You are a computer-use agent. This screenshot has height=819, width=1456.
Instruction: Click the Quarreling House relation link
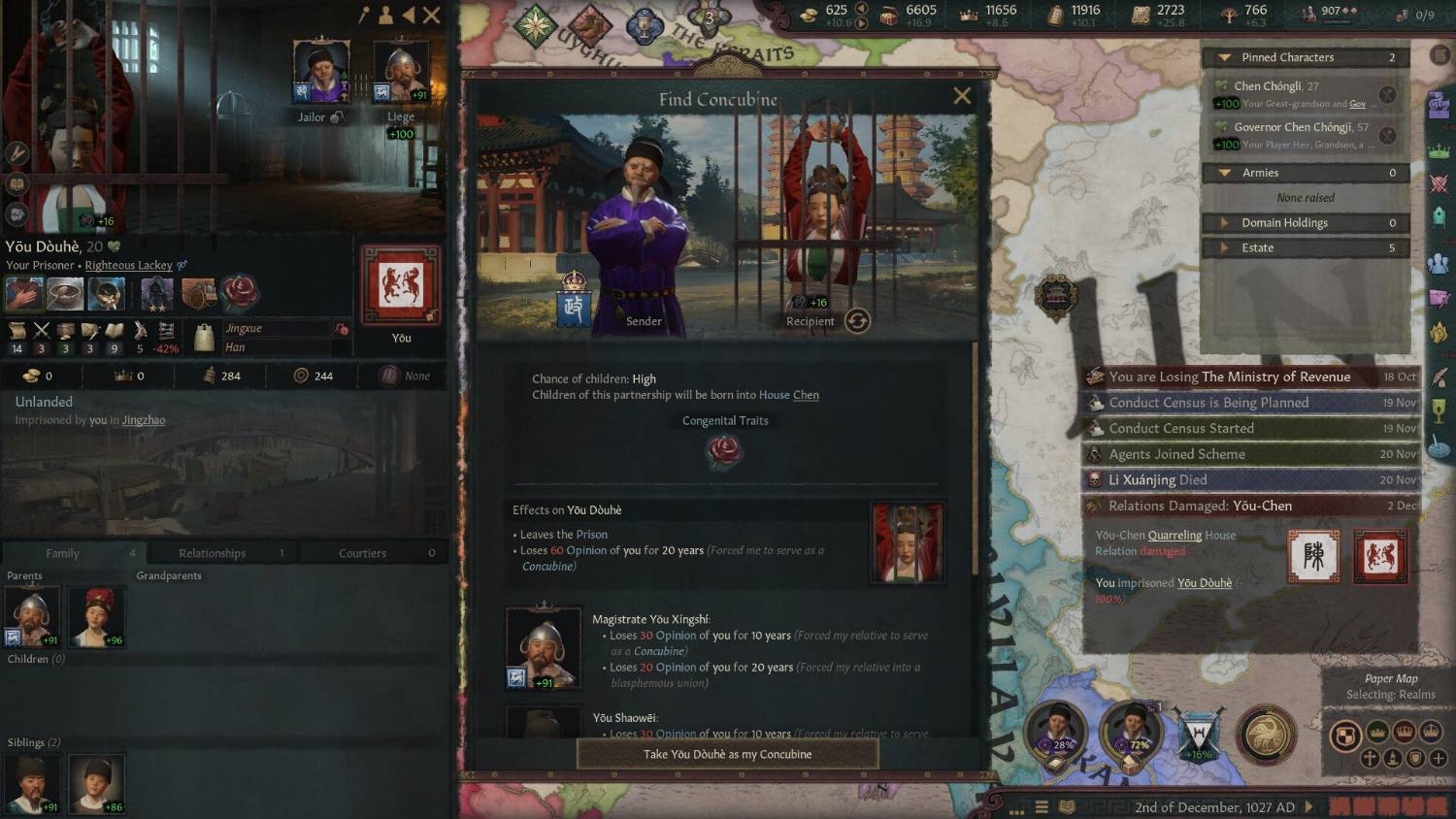click(1175, 535)
